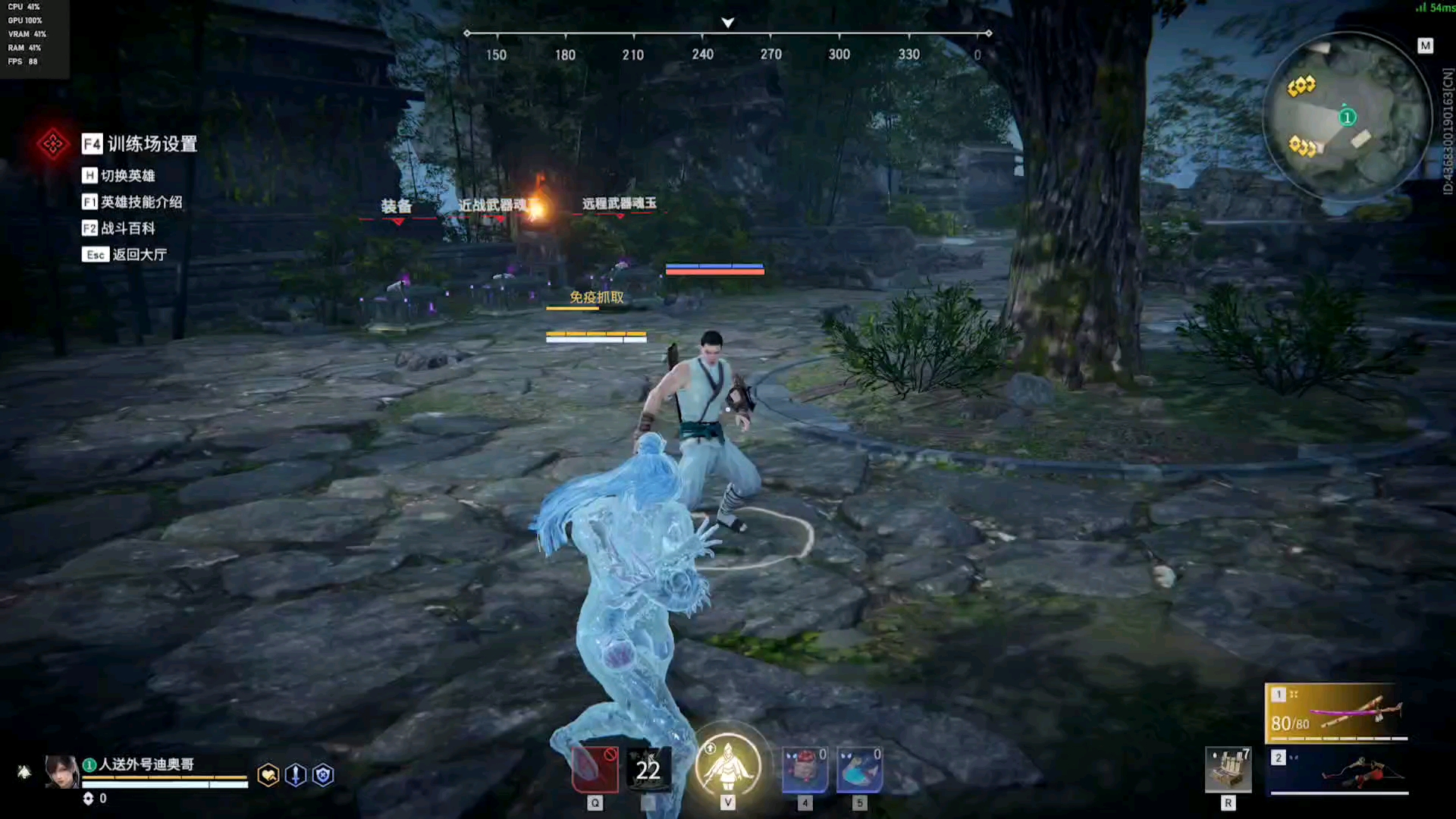Open 英雄技能介绍 hero skill introduction
The image size is (1456, 819).
coord(133,202)
